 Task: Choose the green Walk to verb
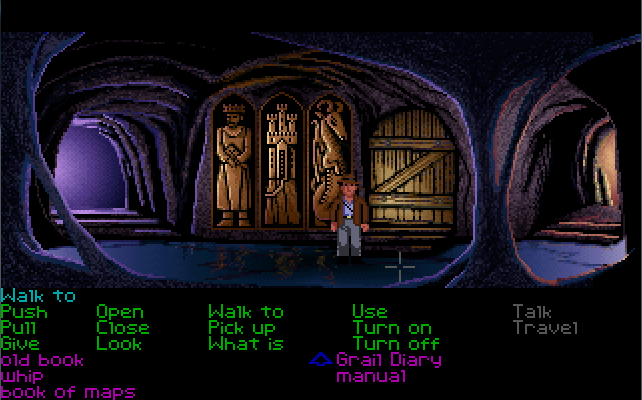(x=246, y=312)
